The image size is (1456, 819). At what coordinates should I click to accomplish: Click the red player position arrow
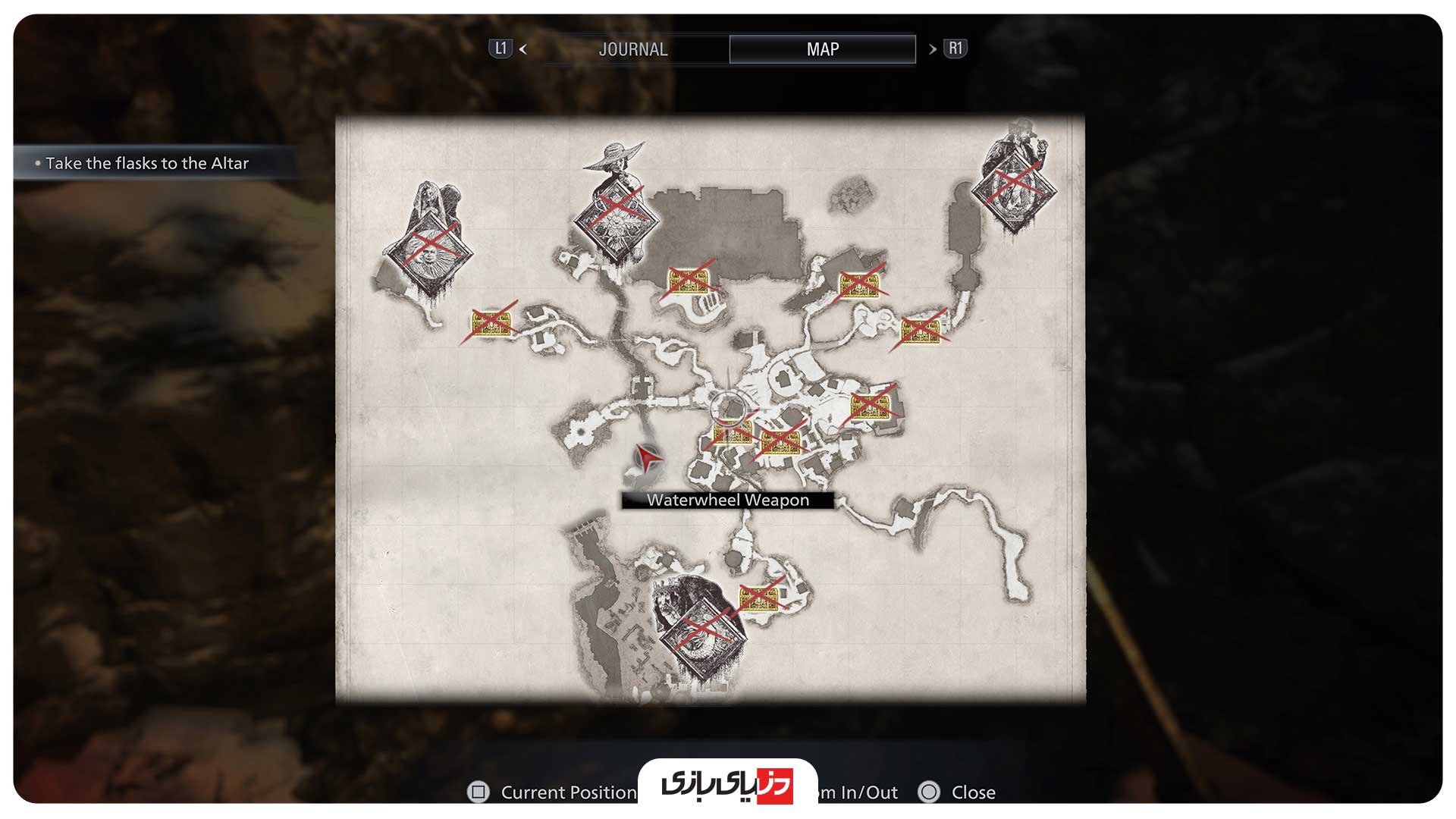[646, 457]
